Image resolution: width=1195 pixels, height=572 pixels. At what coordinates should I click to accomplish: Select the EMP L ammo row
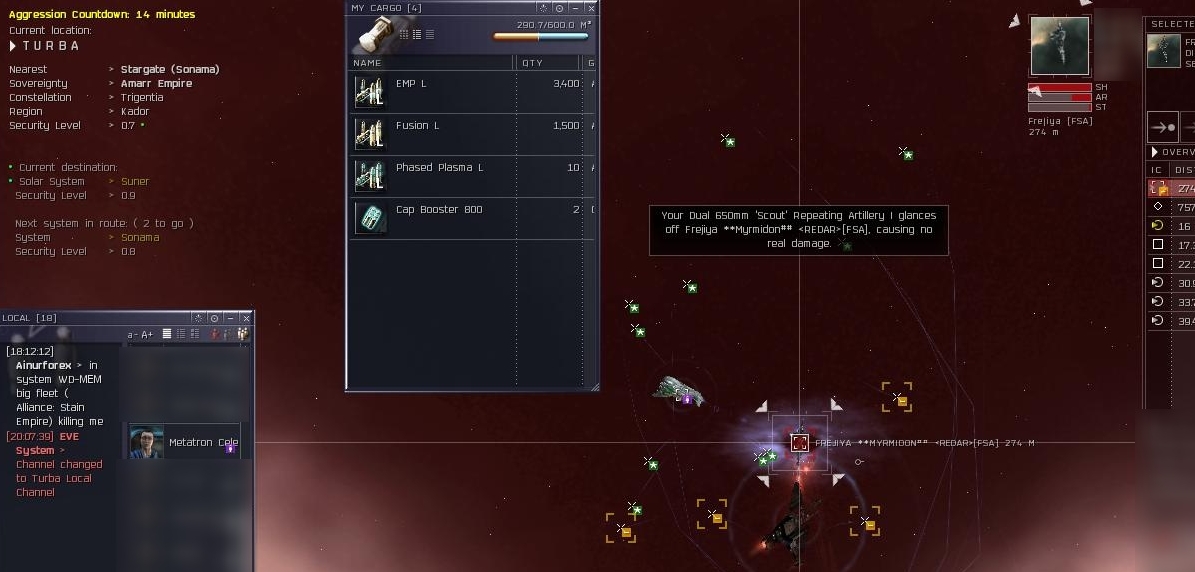point(470,93)
